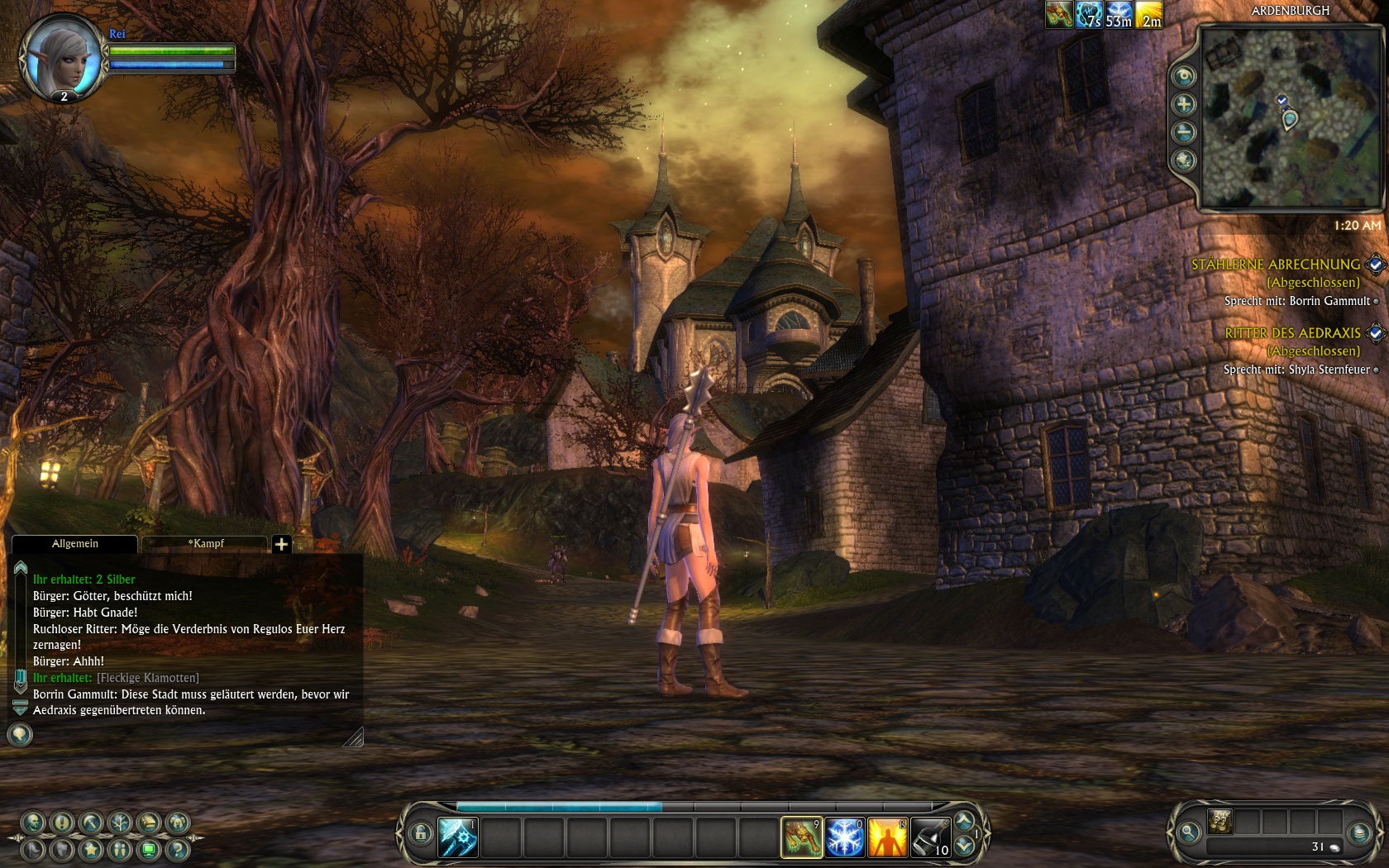Use the green beast ability on the hotbar
This screenshot has height=868, width=1389.
click(801, 837)
